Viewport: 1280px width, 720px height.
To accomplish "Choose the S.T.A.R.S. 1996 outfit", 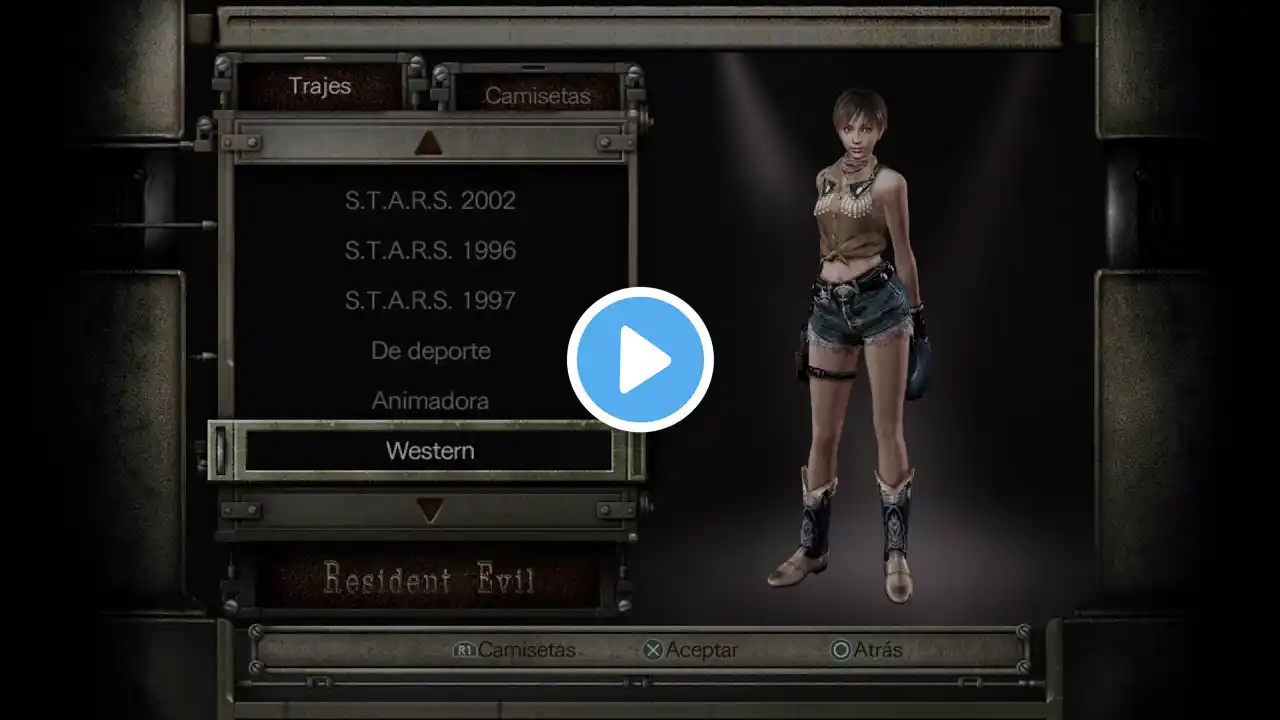I will [430, 250].
